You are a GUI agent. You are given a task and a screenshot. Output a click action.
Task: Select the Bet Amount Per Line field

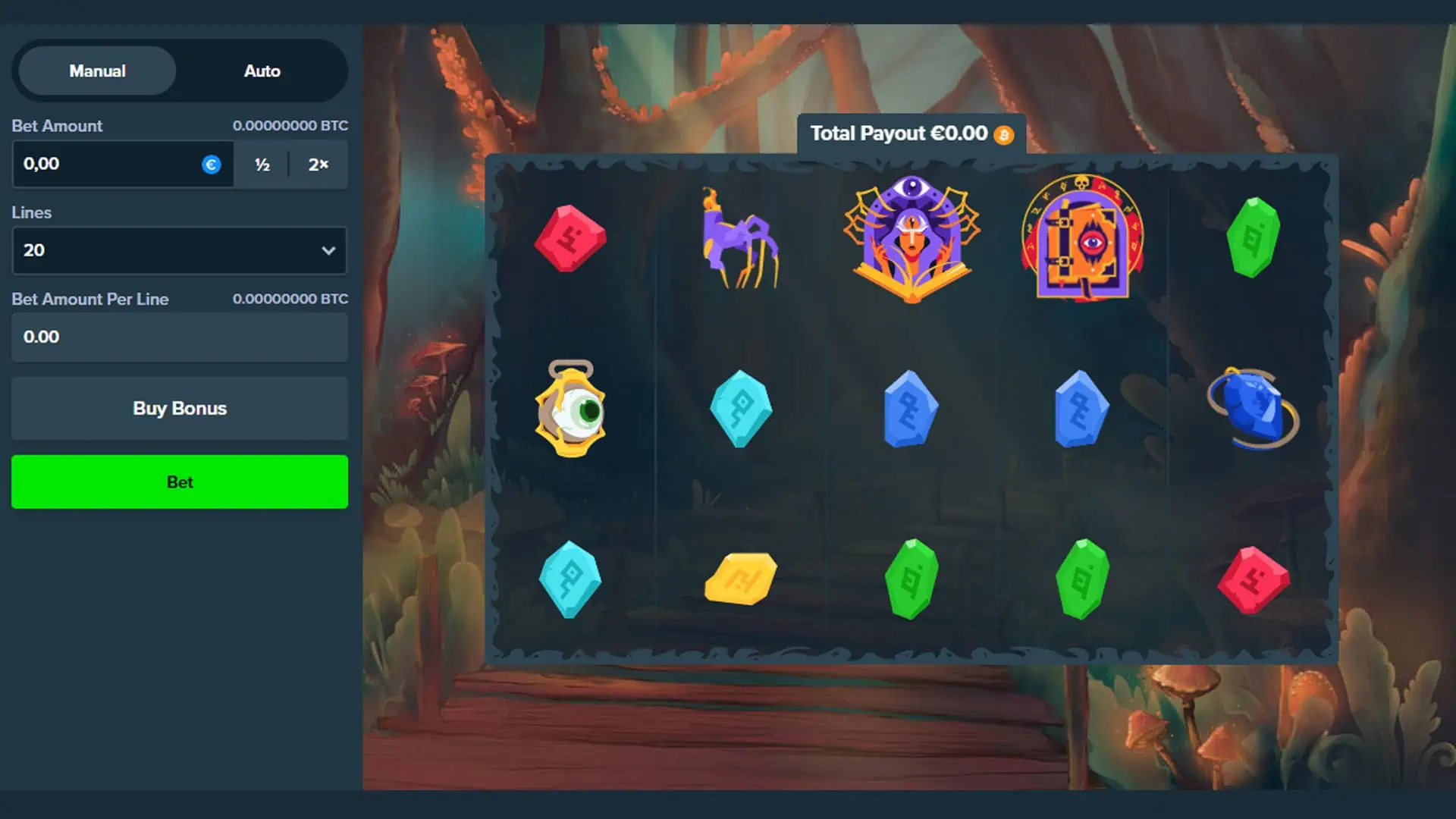pos(180,337)
